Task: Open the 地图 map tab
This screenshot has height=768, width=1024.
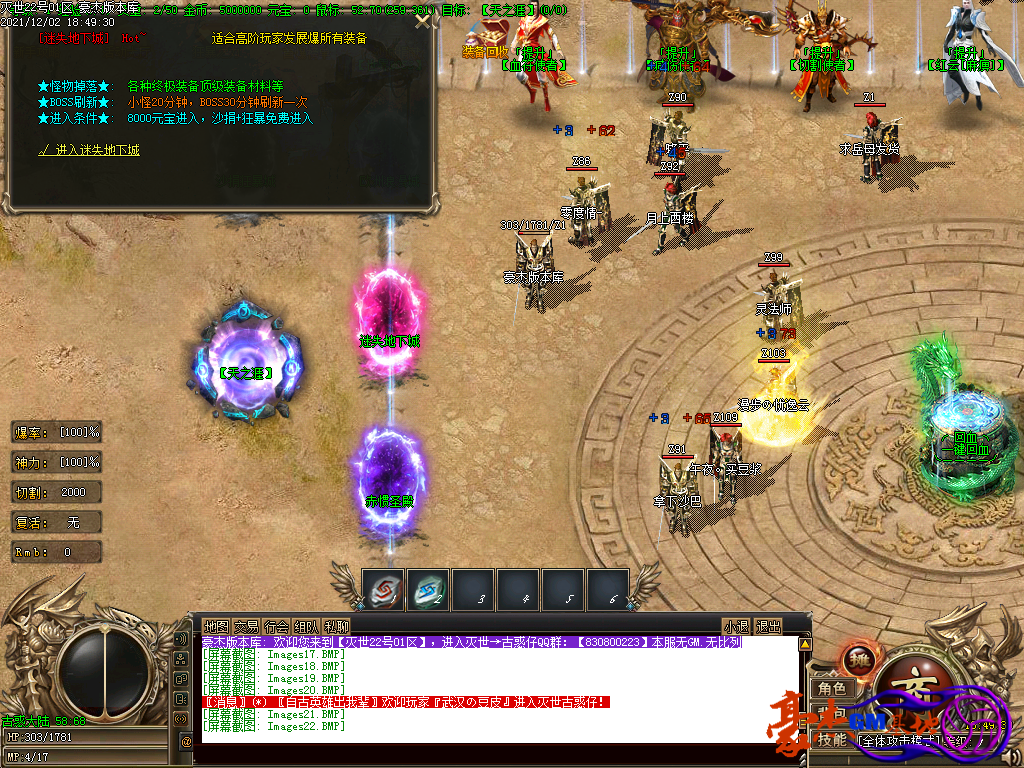Action: (x=216, y=627)
